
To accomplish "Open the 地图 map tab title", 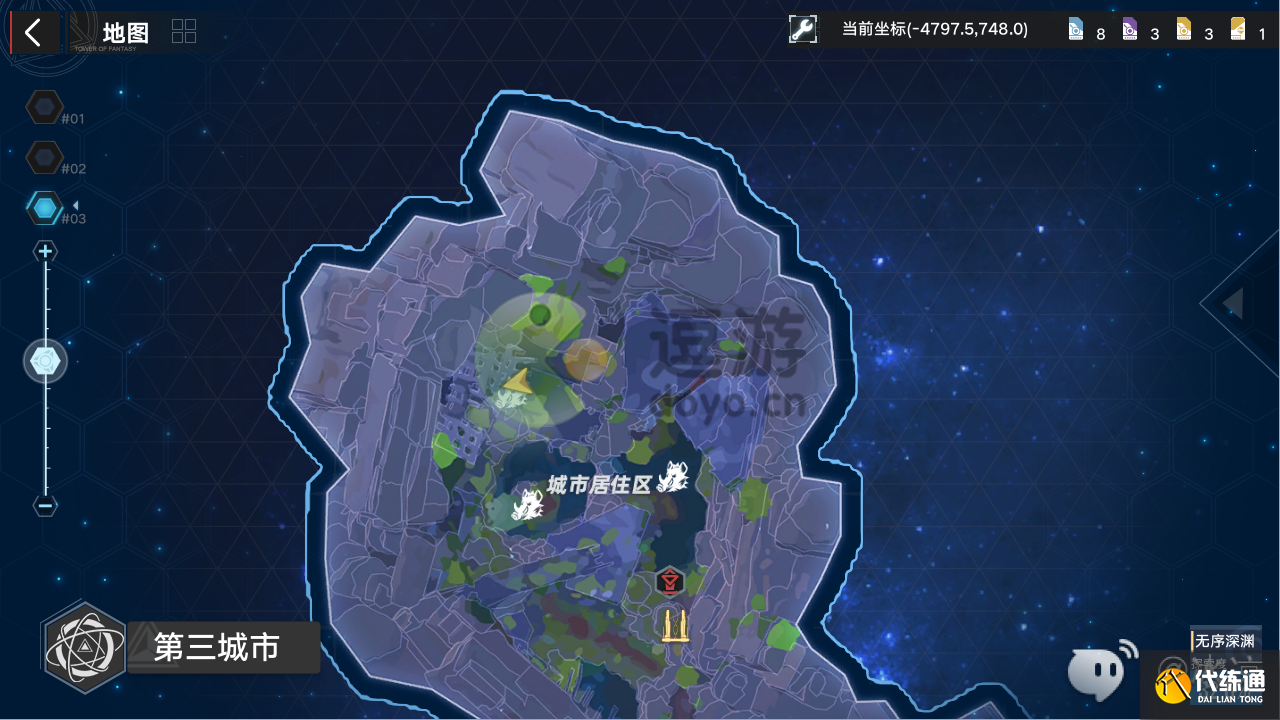I will point(124,32).
